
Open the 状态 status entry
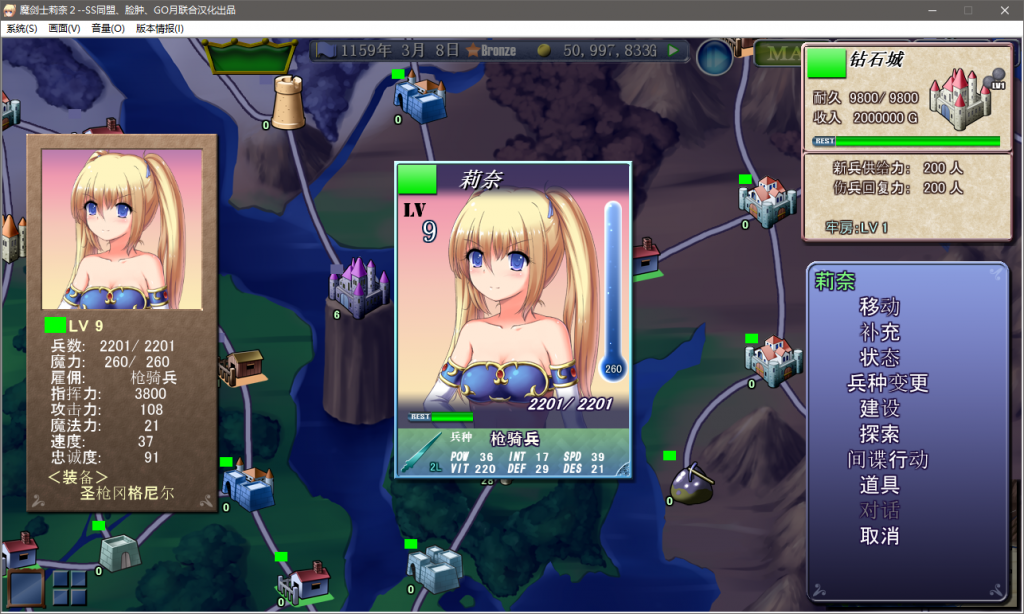[879, 357]
